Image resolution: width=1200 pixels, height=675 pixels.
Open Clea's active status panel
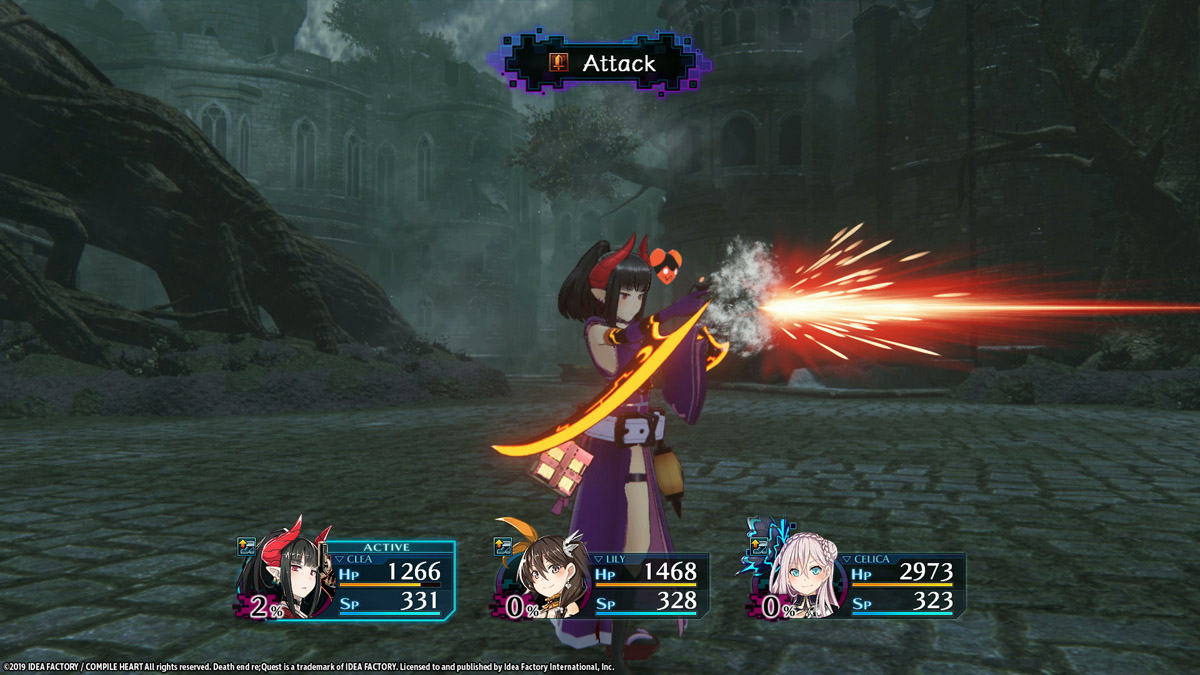tap(390, 581)
